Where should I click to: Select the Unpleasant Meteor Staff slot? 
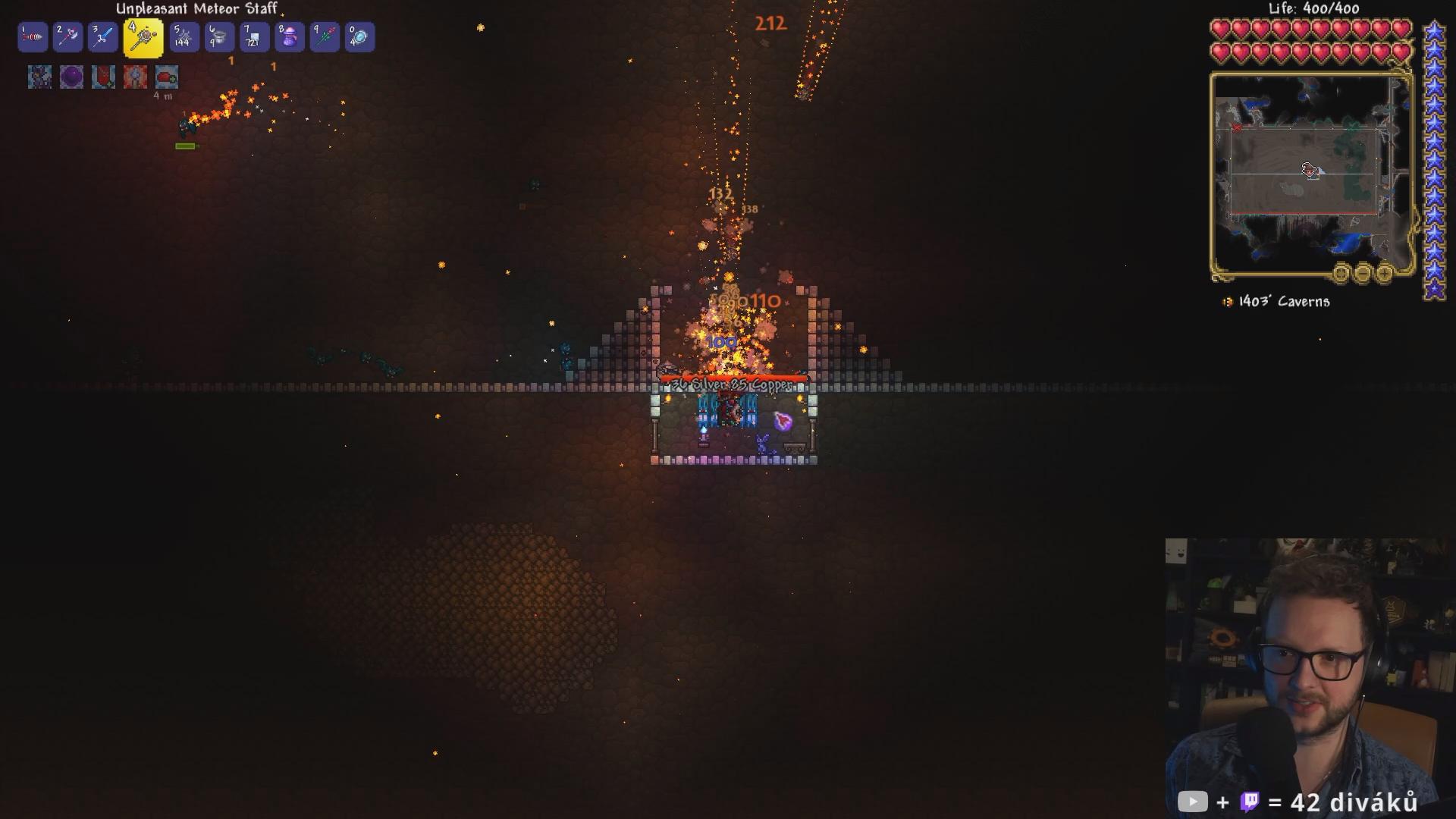click(143, 38)
